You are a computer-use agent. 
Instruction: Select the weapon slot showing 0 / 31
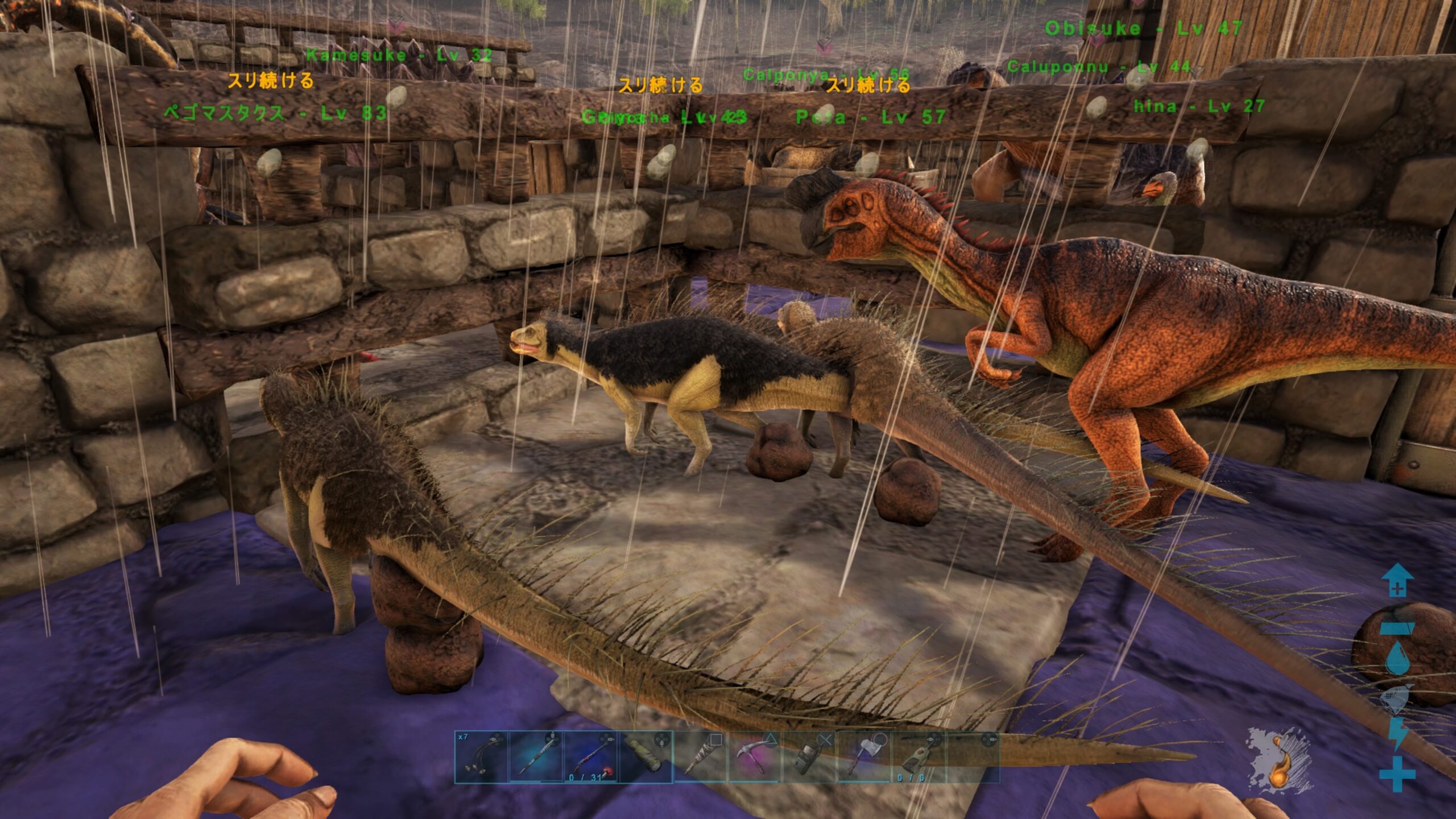coord(591,757)
